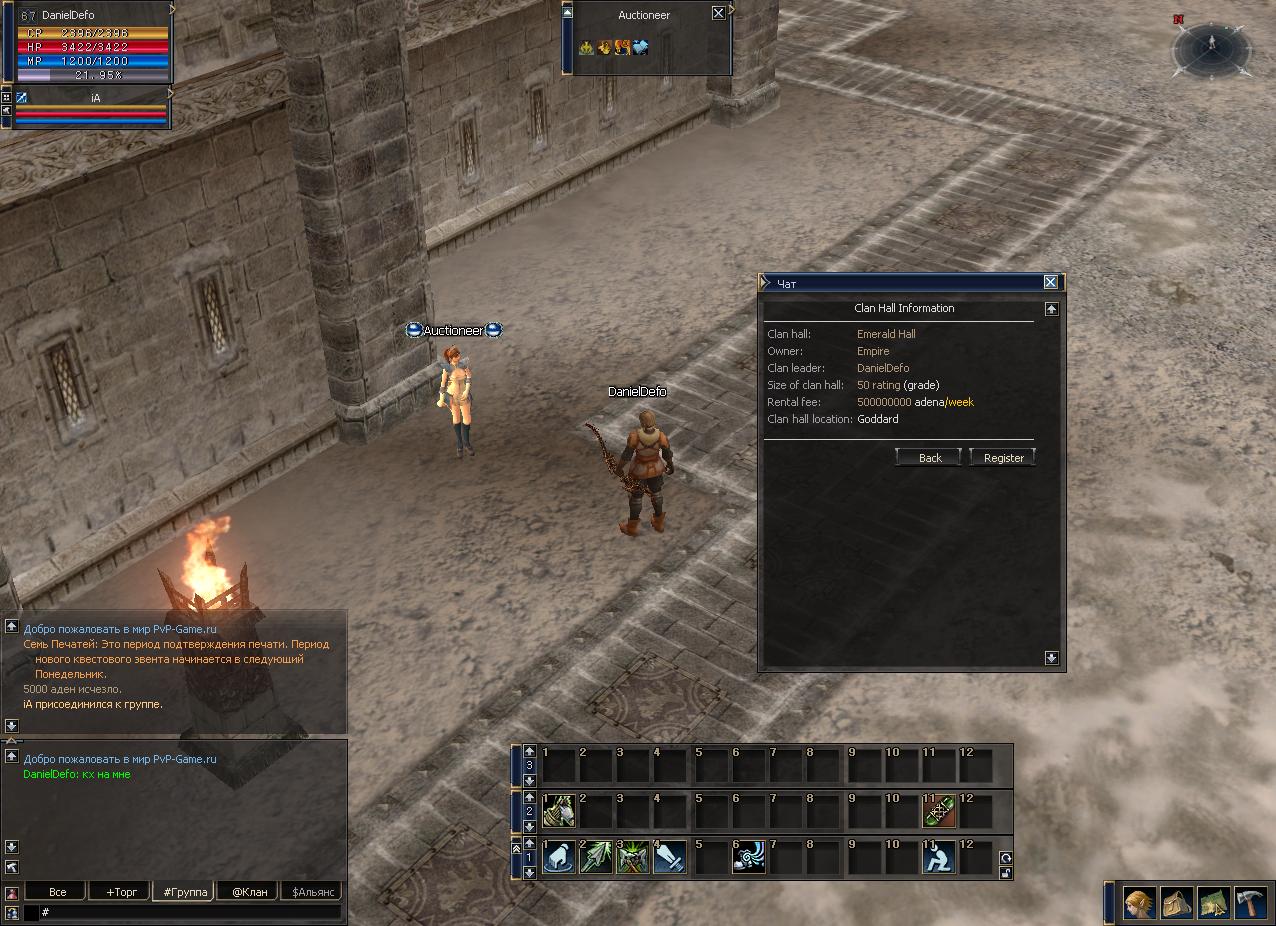Open the world map icon
Viewport: 1276px width, 926px height.
click(x=1214, y=902)
